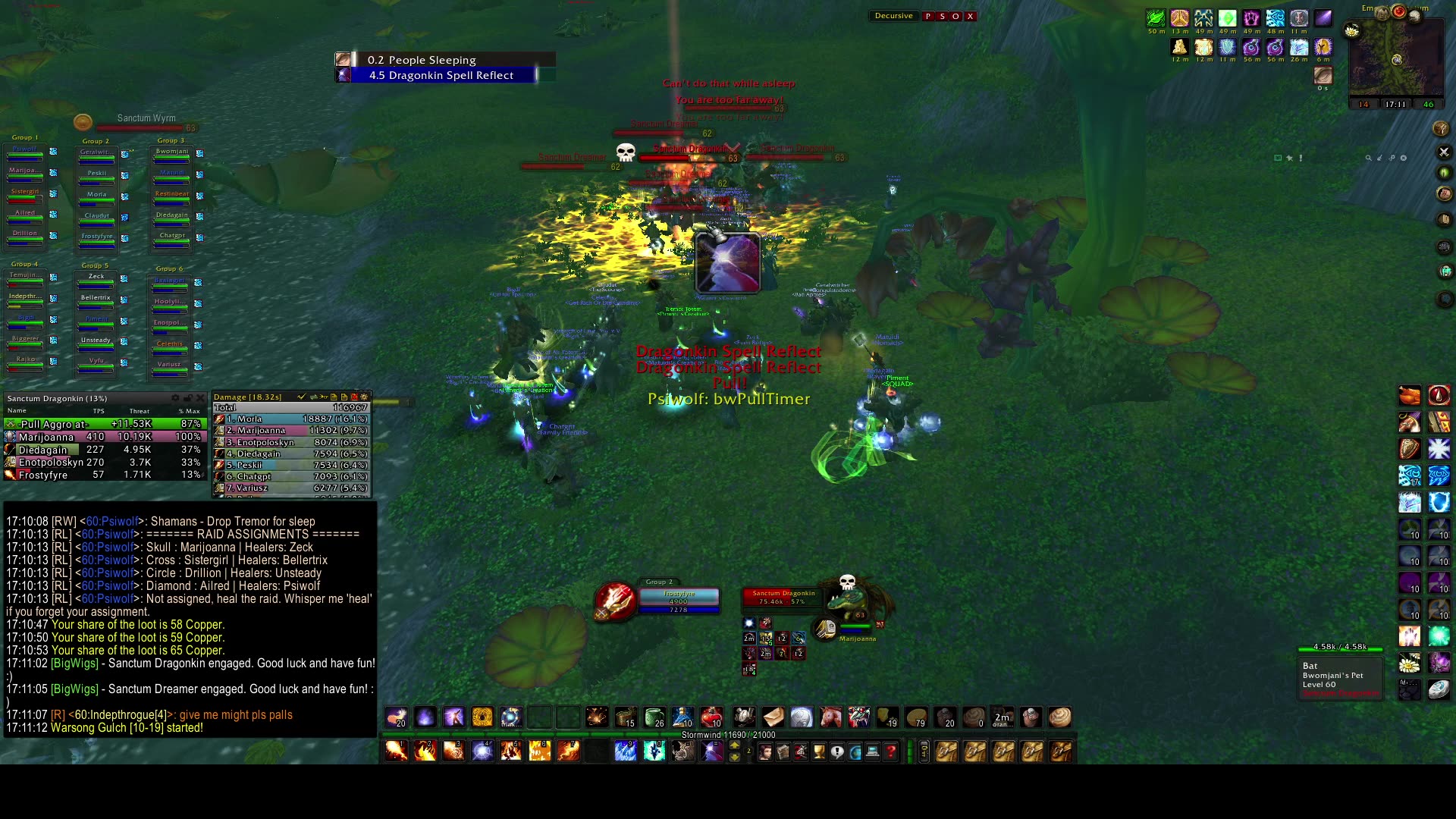Select the crossed-swords battleground icon by the minimap
The width and height of the screenshot is (1456, 819).
click(x=1444, y=152)
